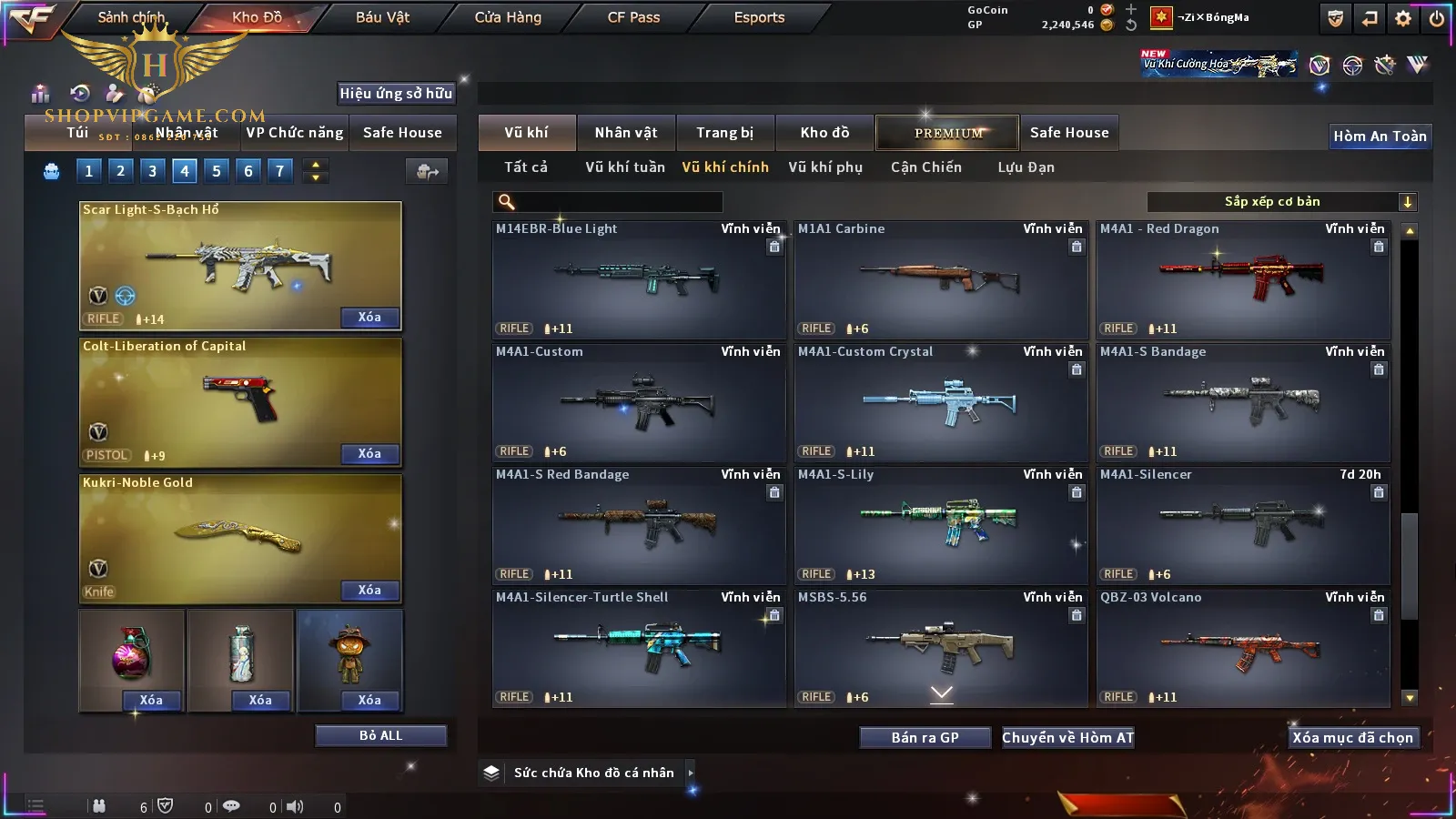This screenshot has height=819, width=1456.
Task: Remove Scar Light-S-Bạch Hổ with Xóa
Action: [x=369, y=318]
